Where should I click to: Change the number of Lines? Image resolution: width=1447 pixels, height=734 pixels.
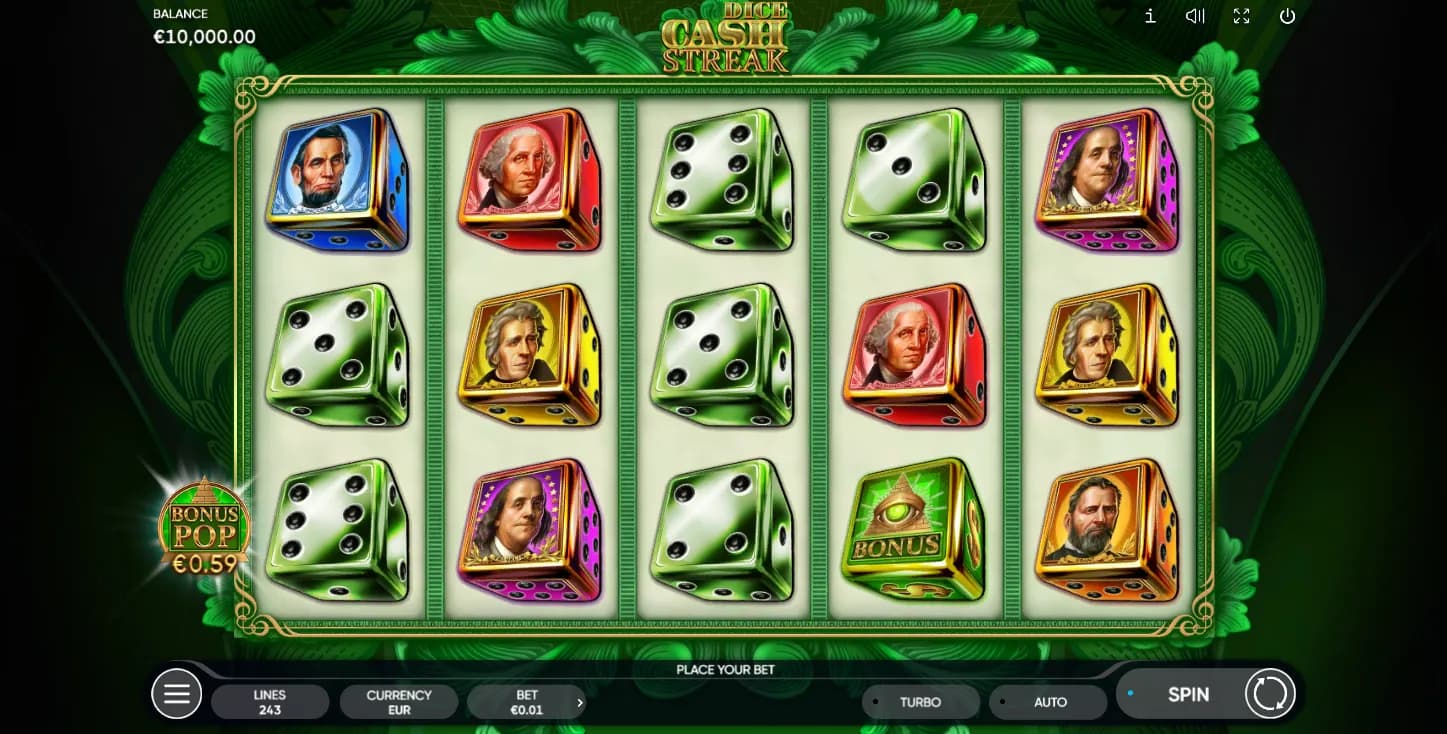click(x=270, y=702)
